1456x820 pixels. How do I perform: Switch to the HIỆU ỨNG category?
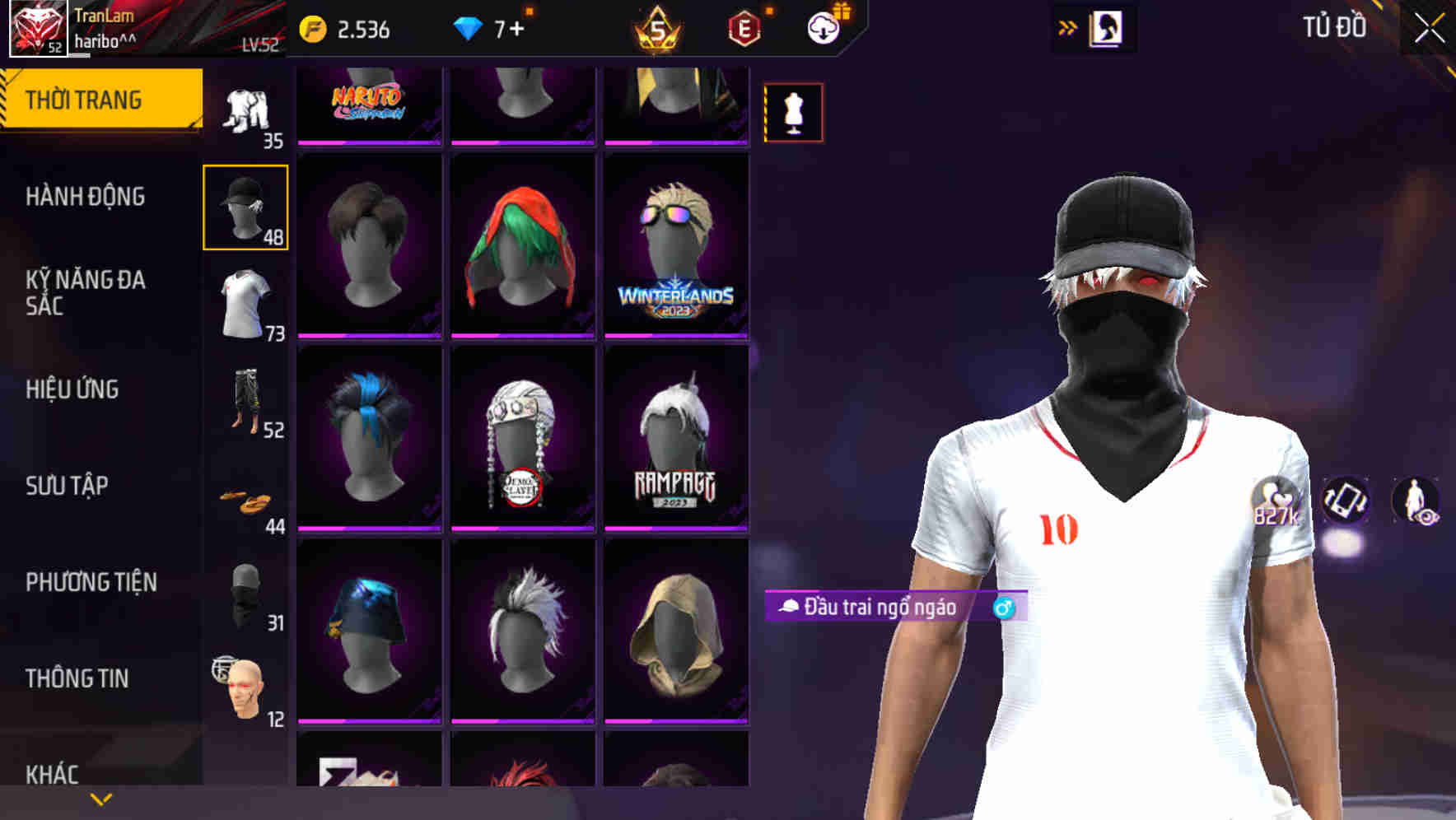click(x=72, y=389)
